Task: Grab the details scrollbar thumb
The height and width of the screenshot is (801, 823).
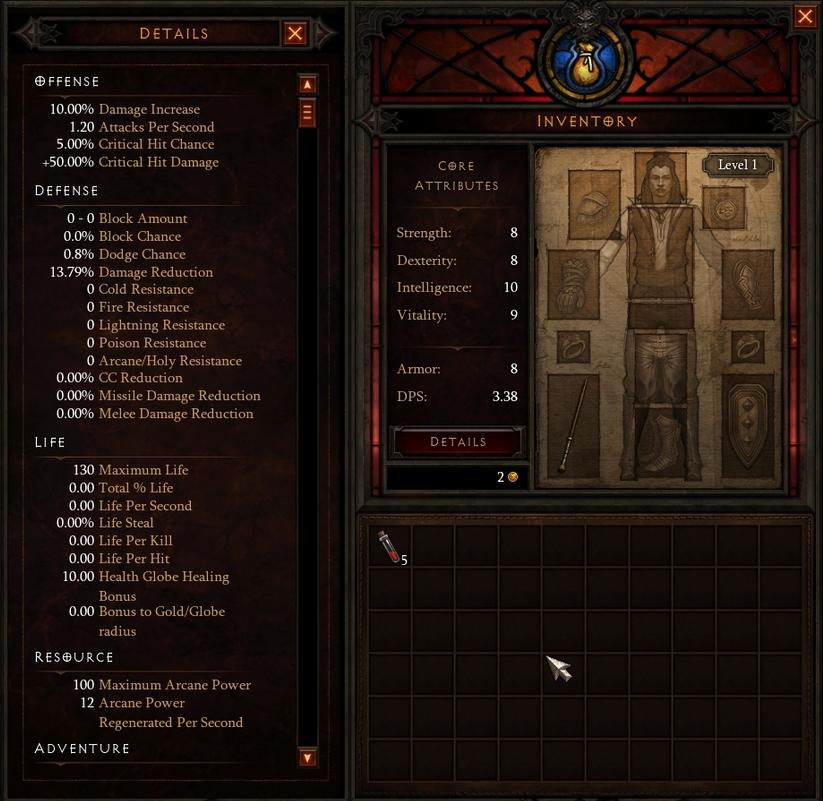Action: (307, 112)
